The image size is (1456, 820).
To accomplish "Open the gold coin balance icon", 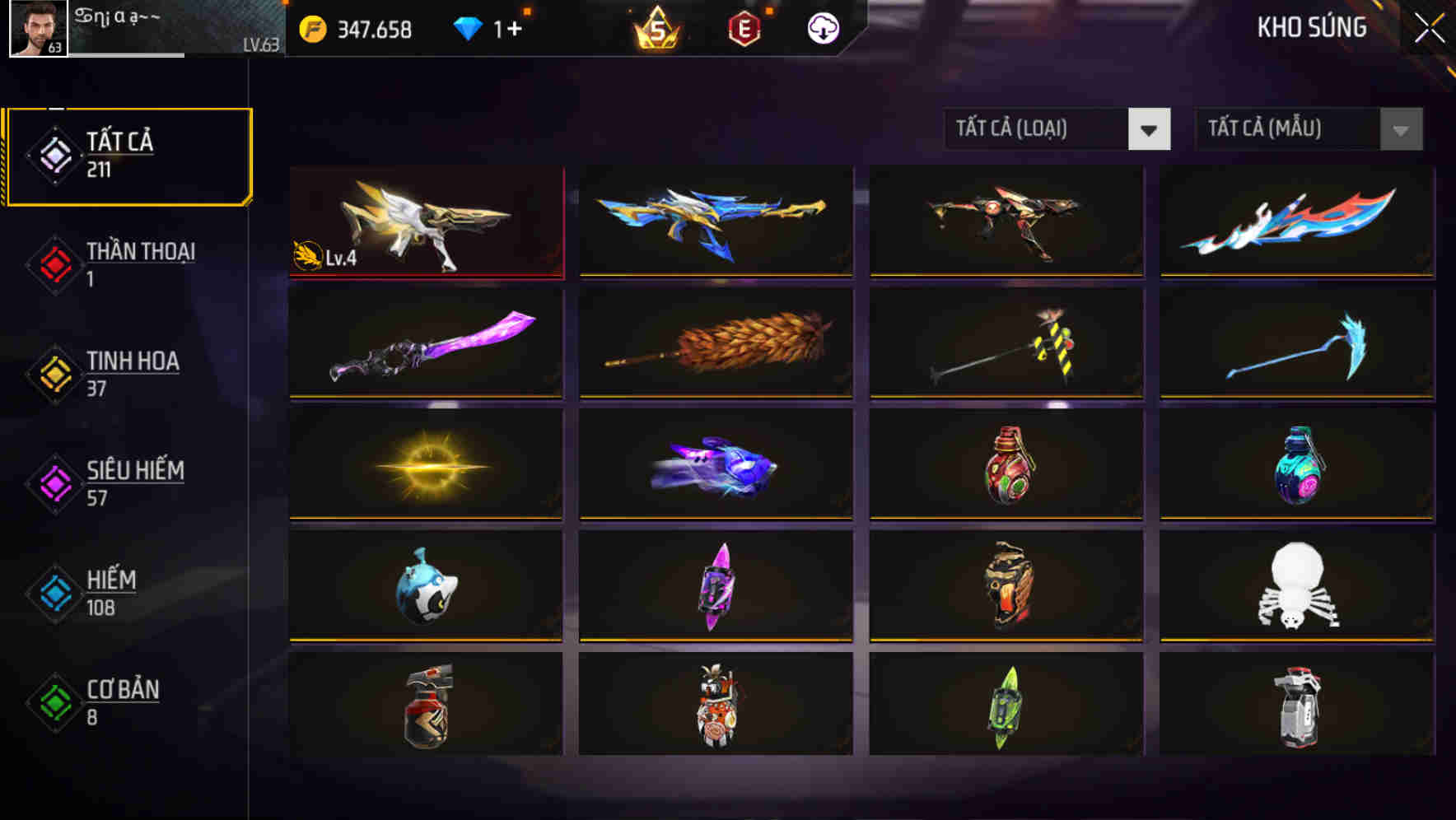I will (x=310, y=27).
